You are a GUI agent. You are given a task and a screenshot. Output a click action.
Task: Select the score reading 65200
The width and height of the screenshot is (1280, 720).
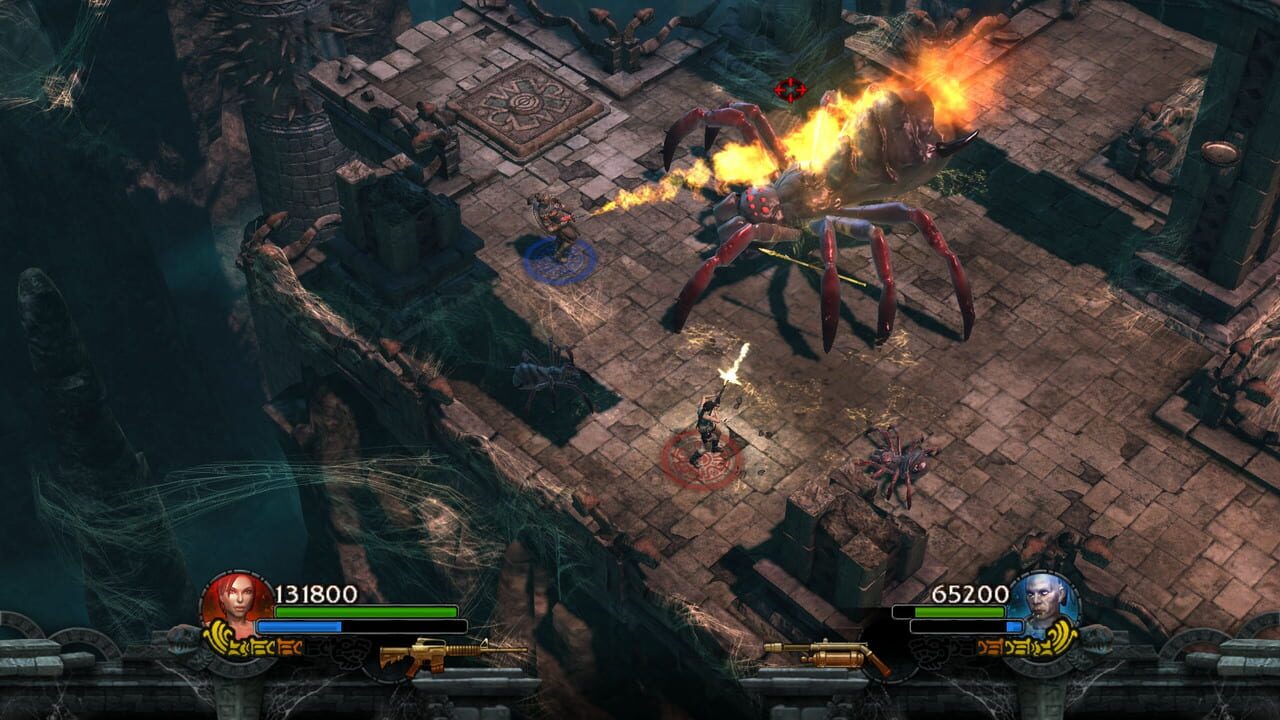965,591
